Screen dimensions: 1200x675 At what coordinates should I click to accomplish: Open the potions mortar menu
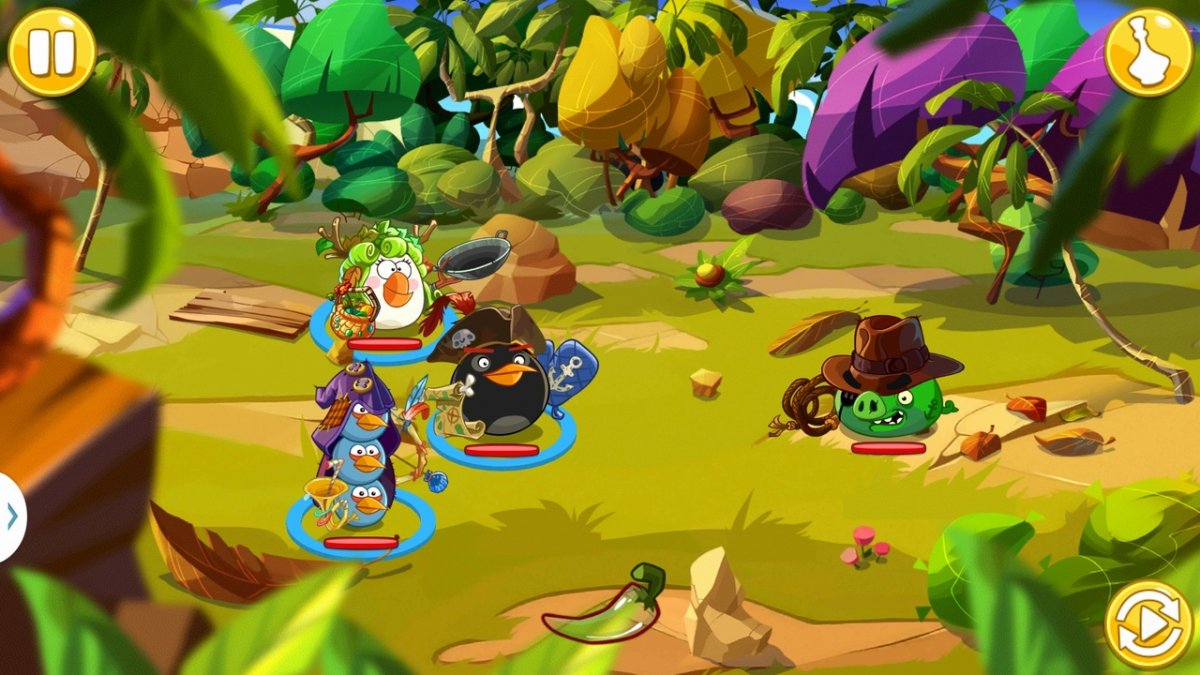[x=1148, y=52]
